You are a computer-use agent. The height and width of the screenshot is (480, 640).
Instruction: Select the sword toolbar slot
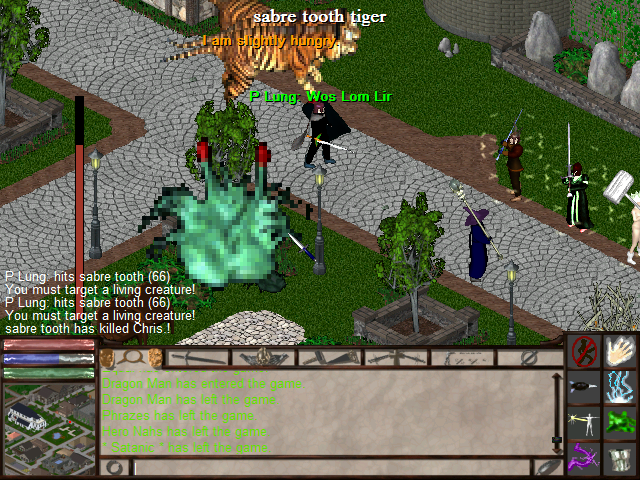click(x=199, y=357)
